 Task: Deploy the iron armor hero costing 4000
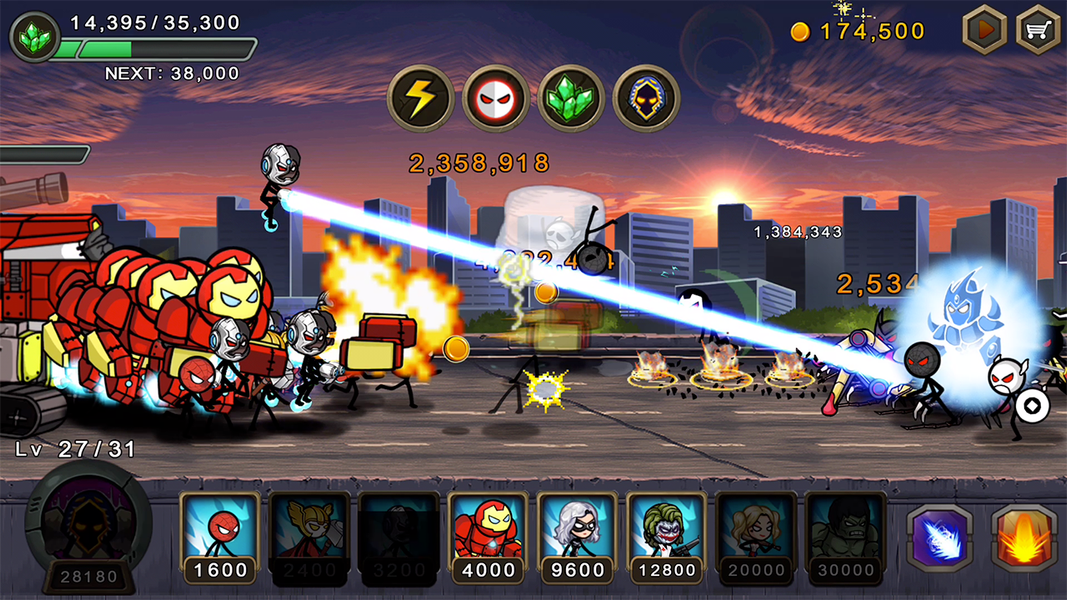(488, 535)
